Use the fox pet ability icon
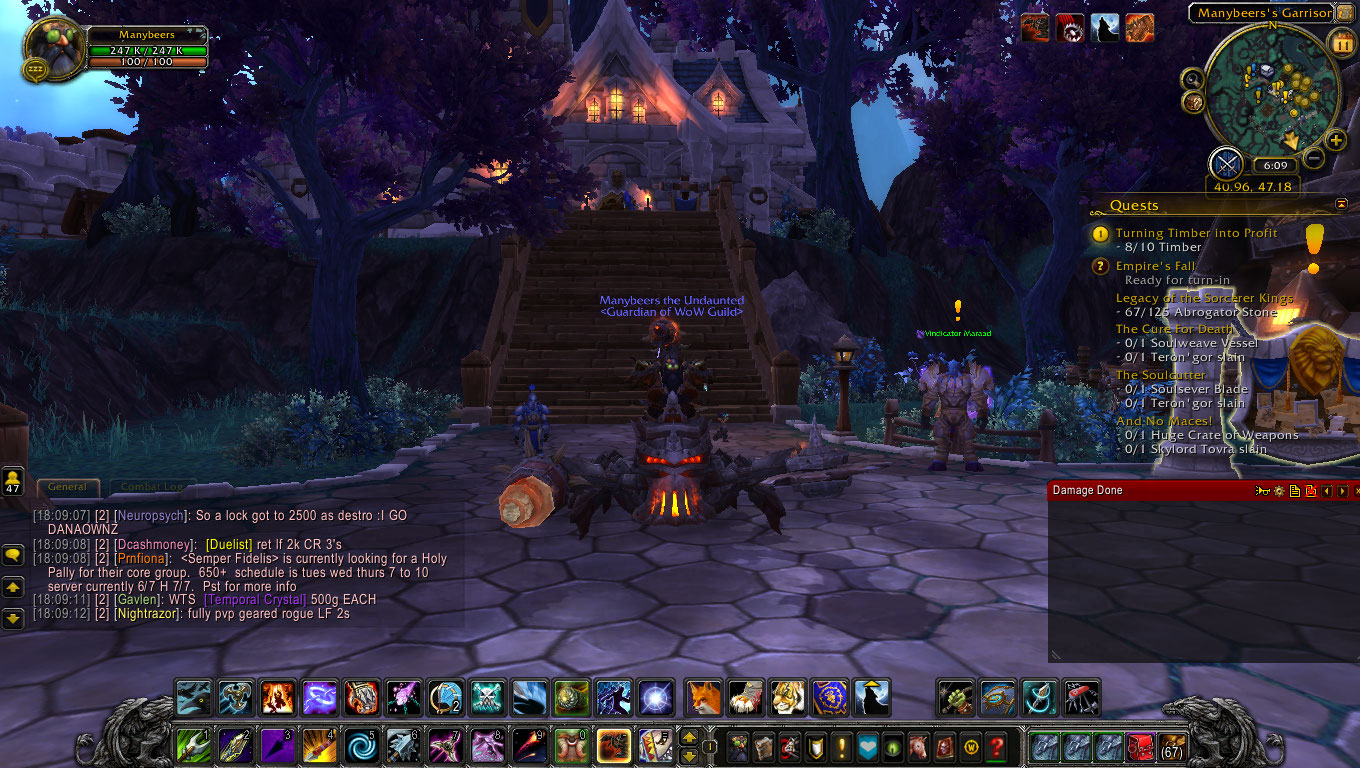1360x768 pixels. [704, 697]
